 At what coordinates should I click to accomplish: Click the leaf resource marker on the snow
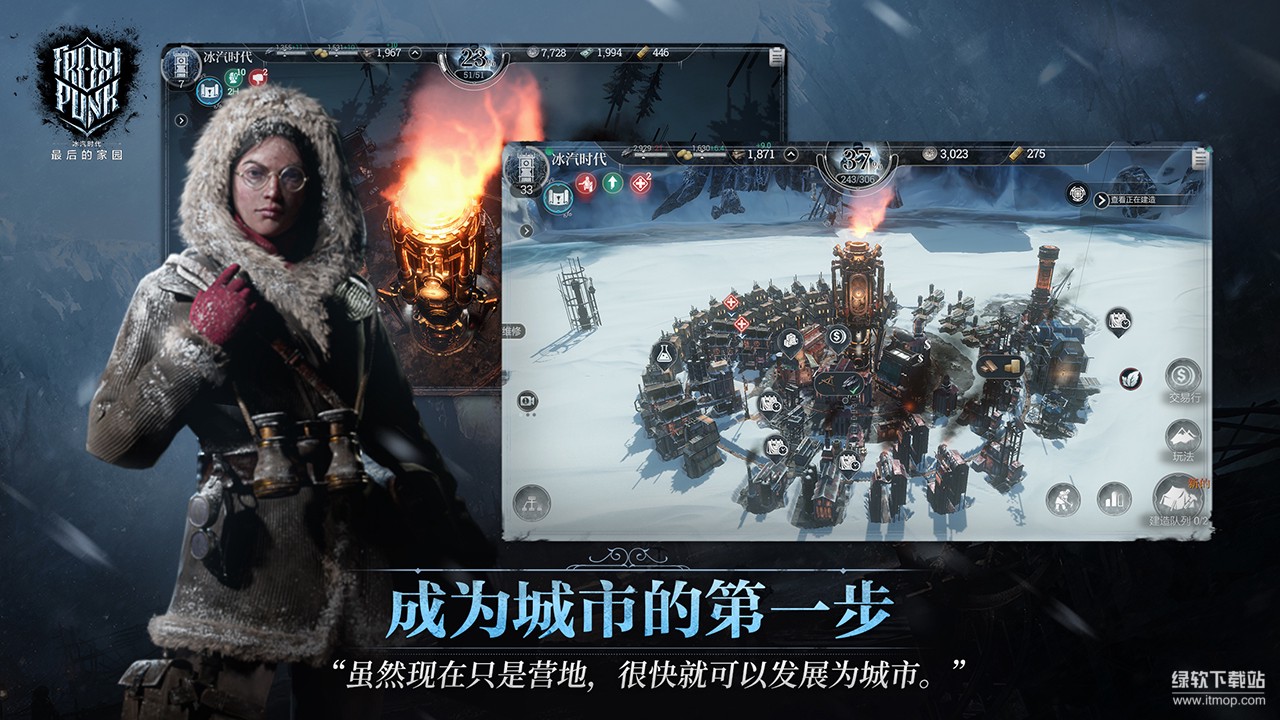(x=1129, y=379)
